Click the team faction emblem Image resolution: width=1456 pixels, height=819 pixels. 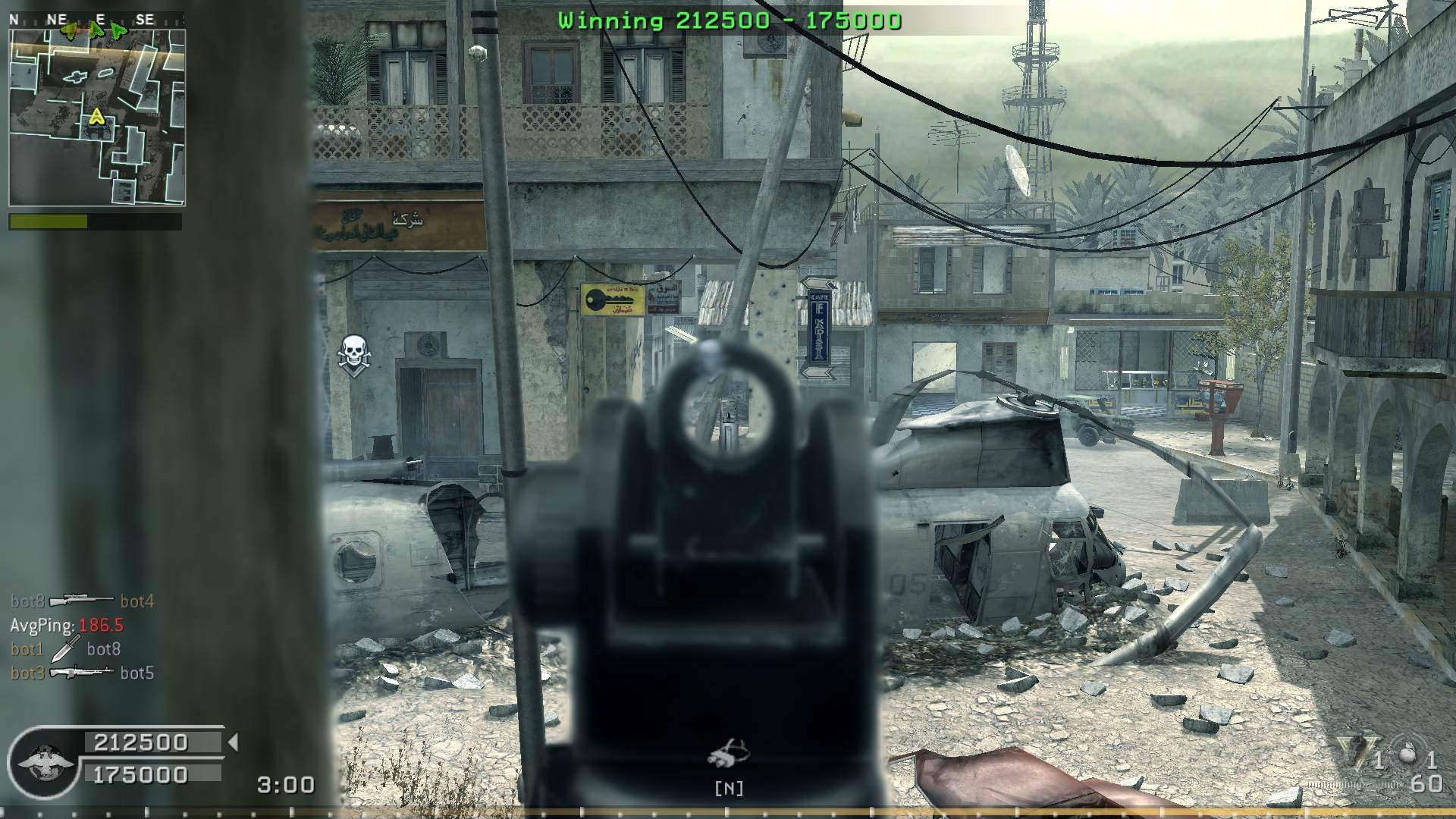(45, 762)
